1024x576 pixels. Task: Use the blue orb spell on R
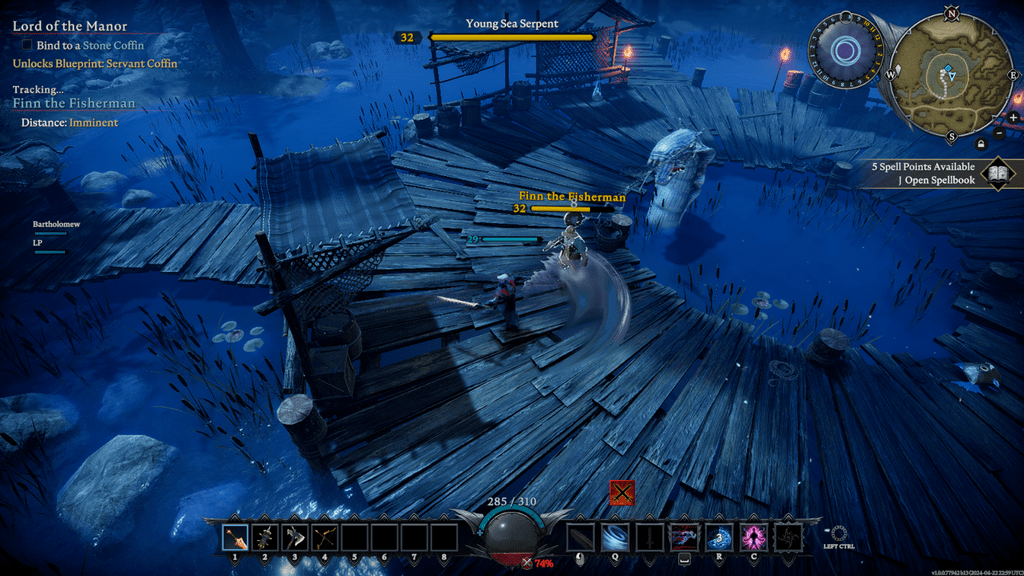click(x=719, y=538)
